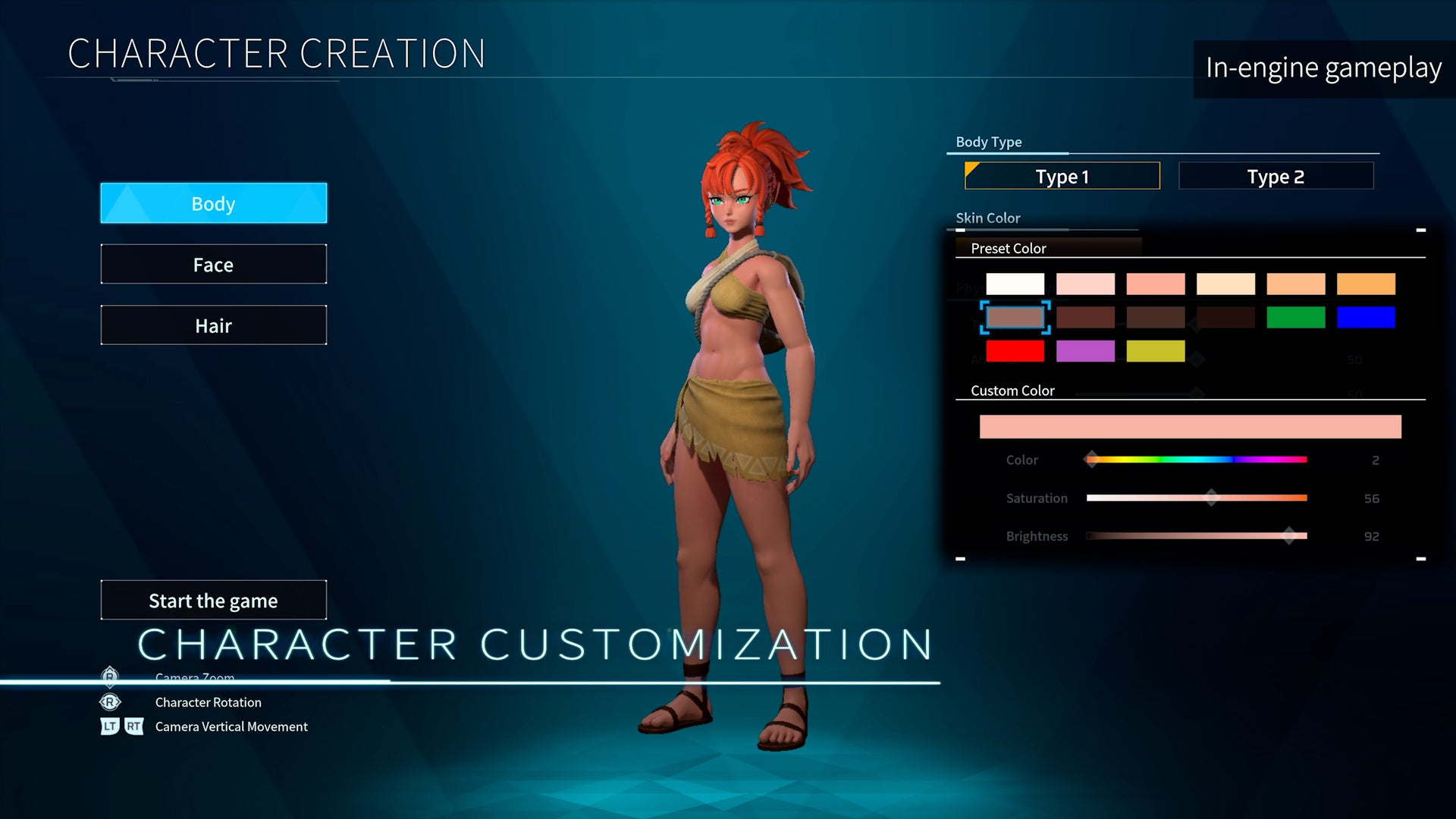Choose body Type 1
This screenshot has height=819, width=1456.
(1062, 176)
